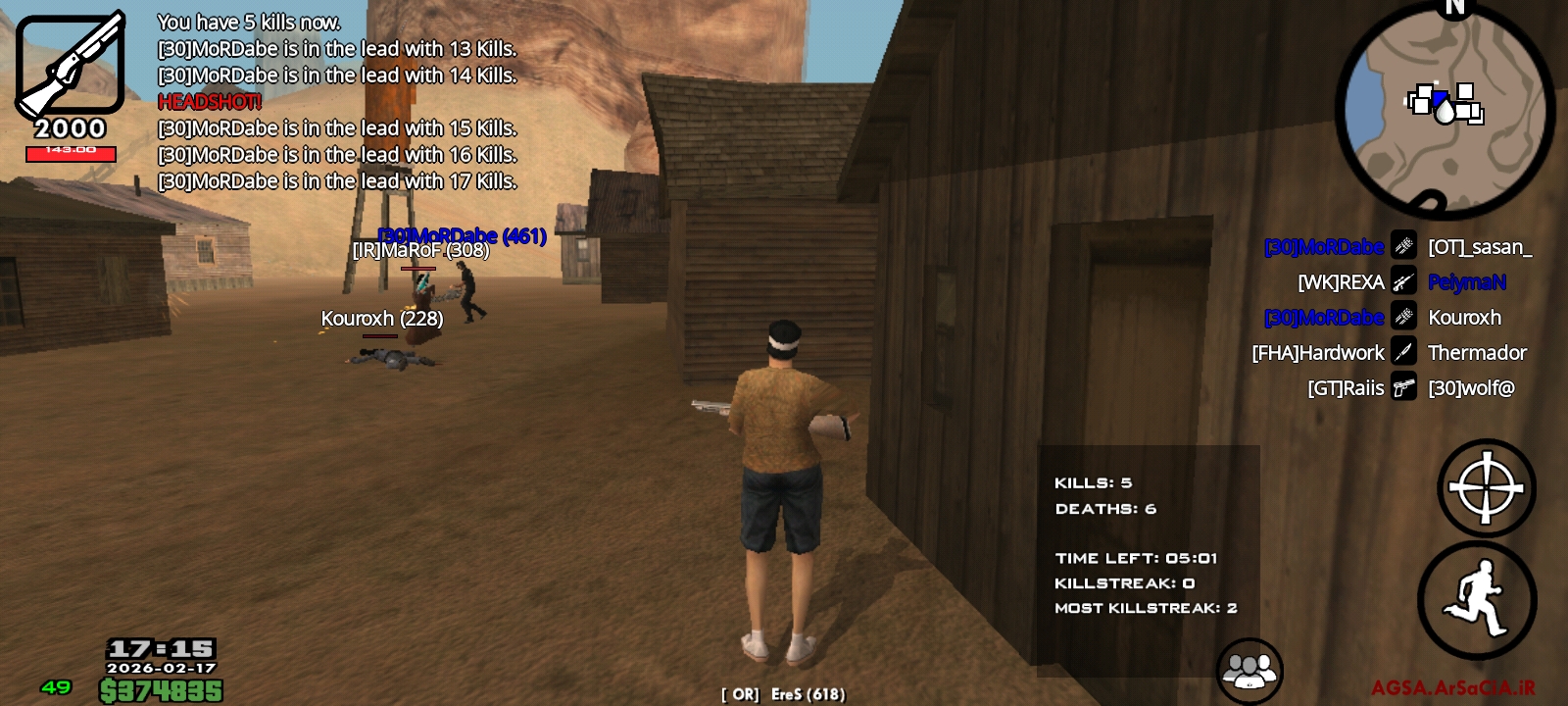Select the shotgun weapon icon

pos(69,64)
